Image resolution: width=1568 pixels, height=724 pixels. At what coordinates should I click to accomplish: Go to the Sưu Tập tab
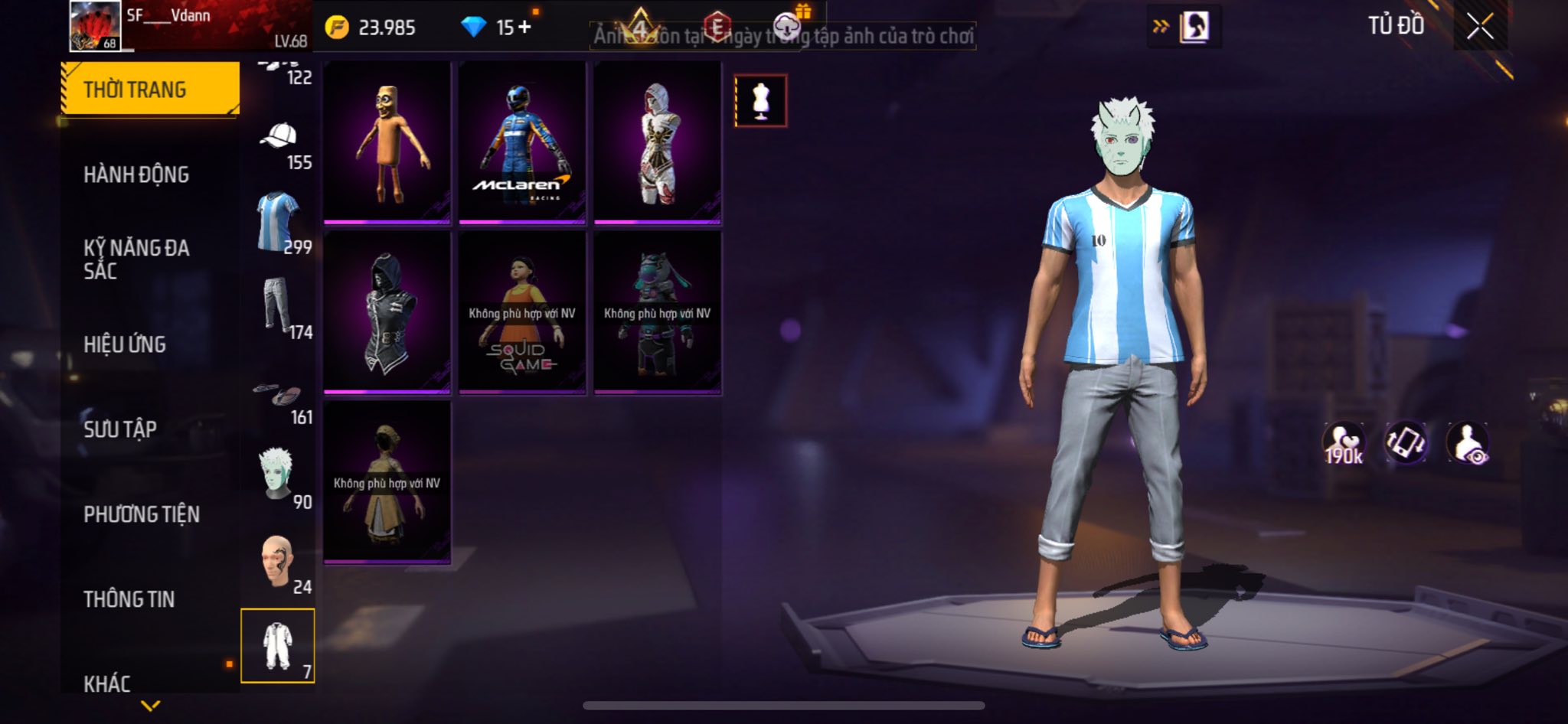tap(120, 429)
